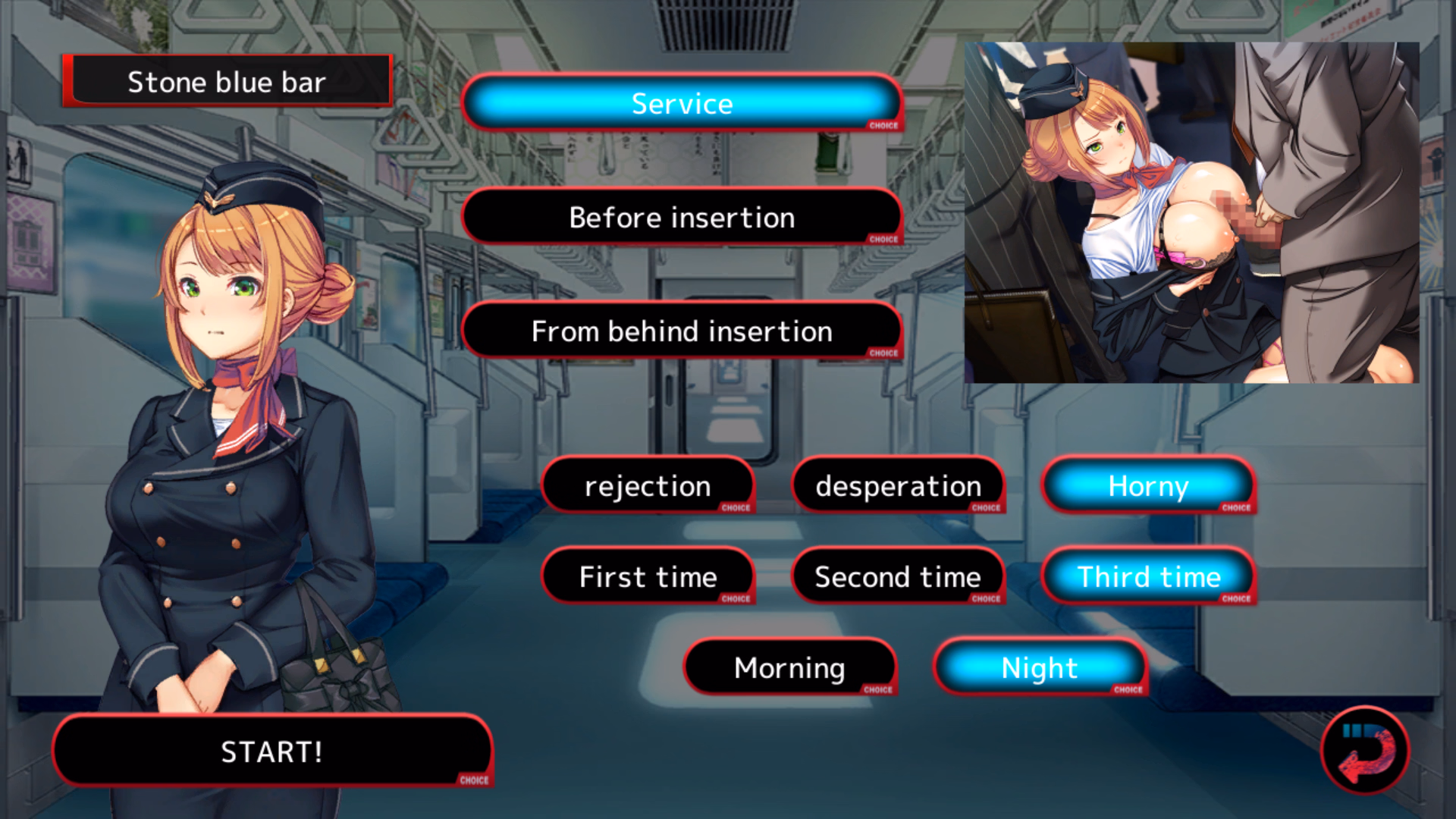Pick the desperation mood
The width and height of the screenshot is (1456, 819).
coord(898,486)
